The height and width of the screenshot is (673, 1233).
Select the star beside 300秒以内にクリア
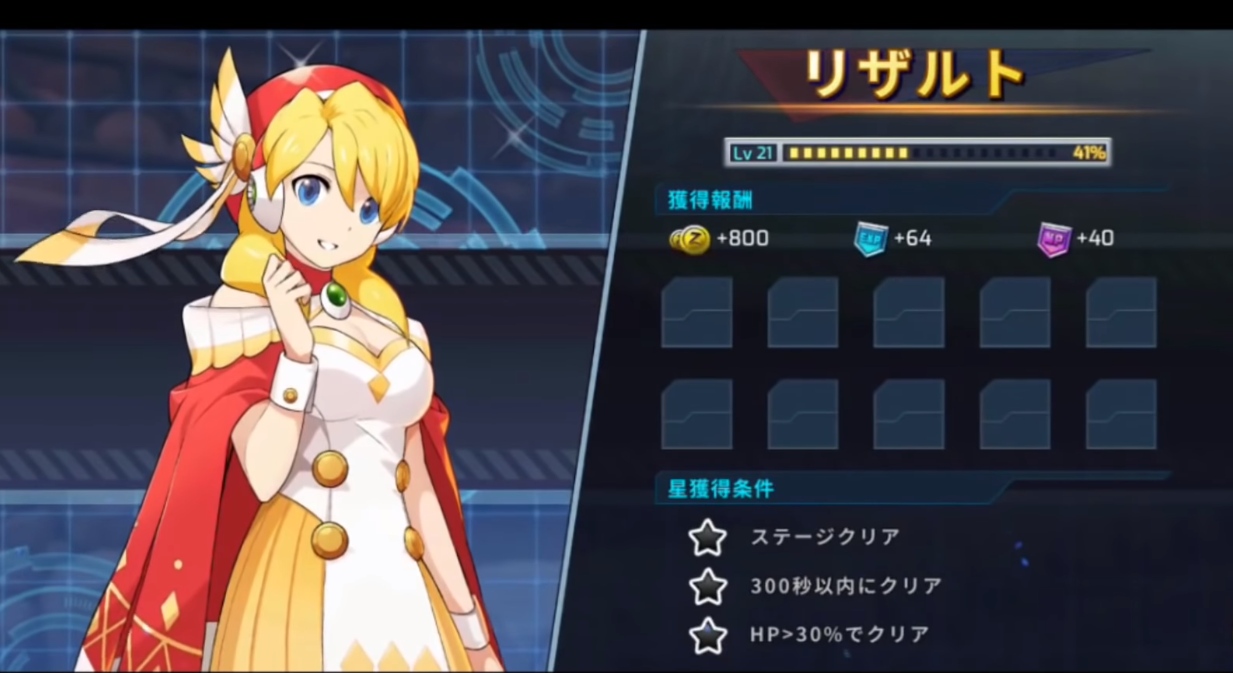708,586
